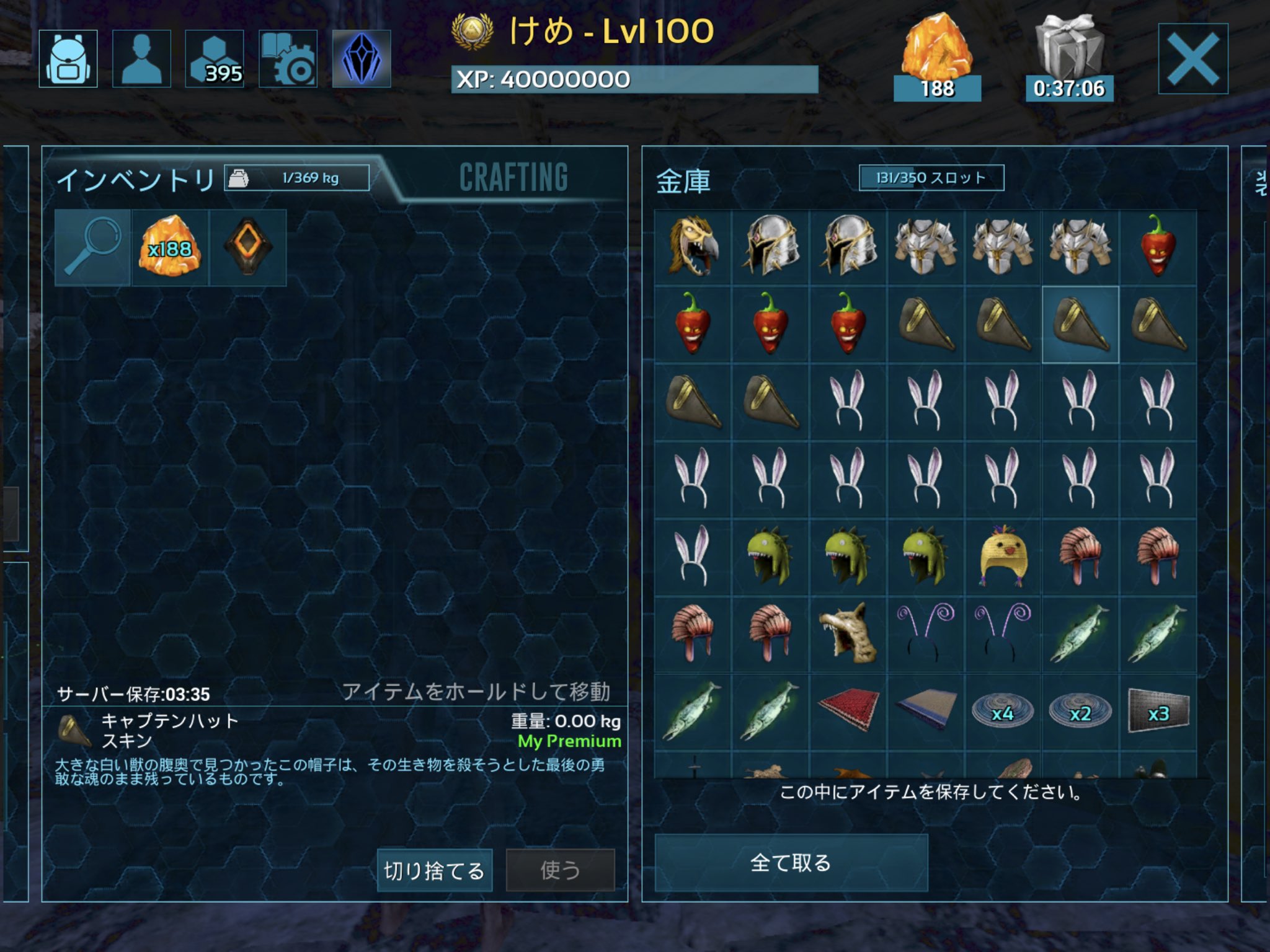Open the survivor character icon
The height and width of the screenshot is (952, 1270).
coord(141,59)
